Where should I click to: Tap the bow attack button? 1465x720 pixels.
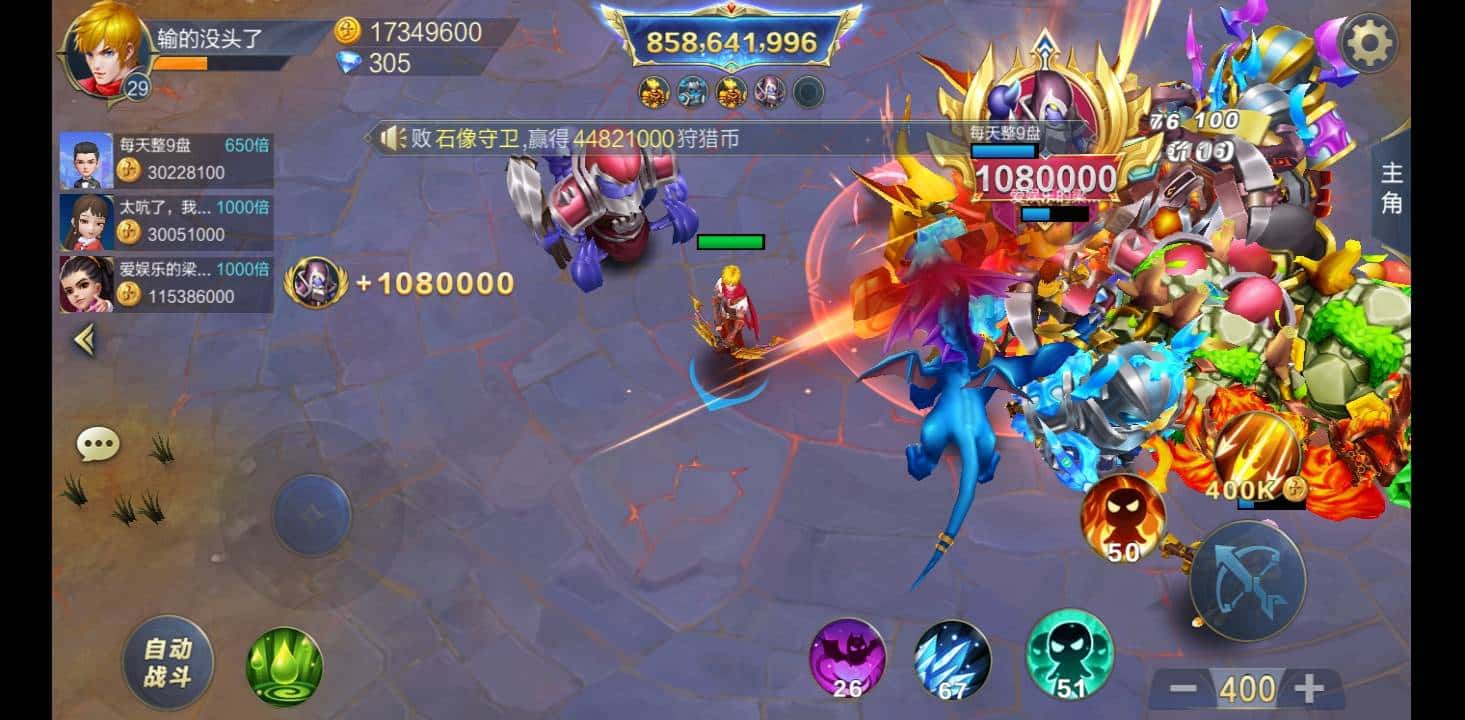coord(1247,580)
